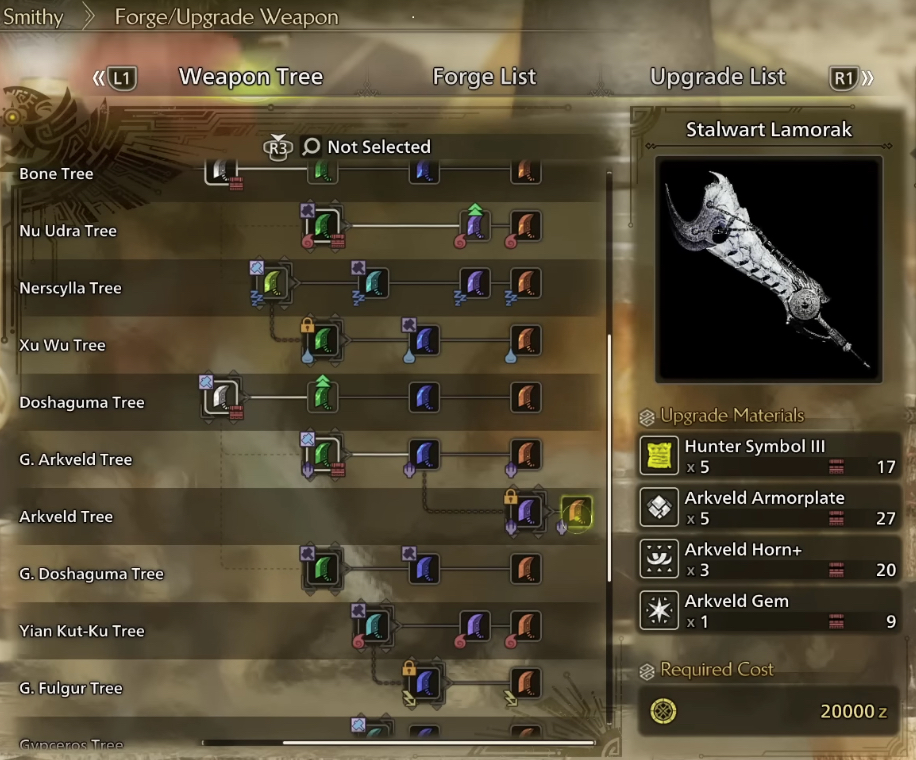Screen dimensions: 916x760
Task: Switch to the Weapon Tree tab
Action: tap(250, 77)
